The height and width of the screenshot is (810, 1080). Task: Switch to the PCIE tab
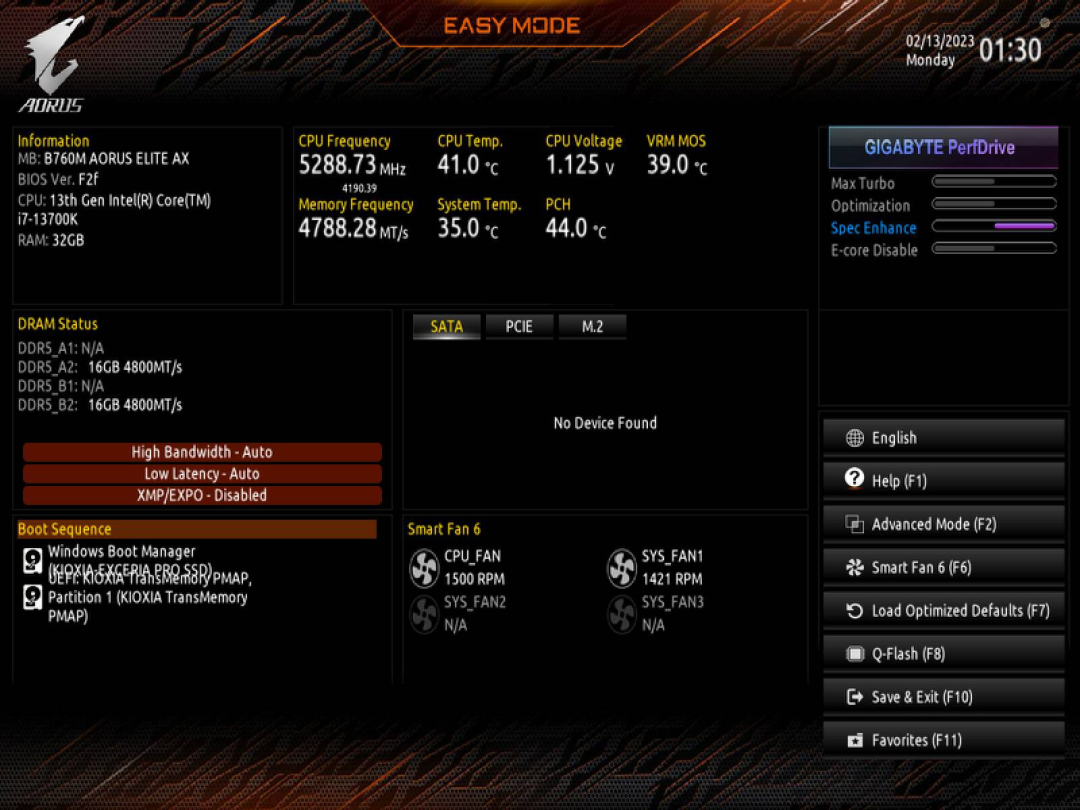pos(519,326)
